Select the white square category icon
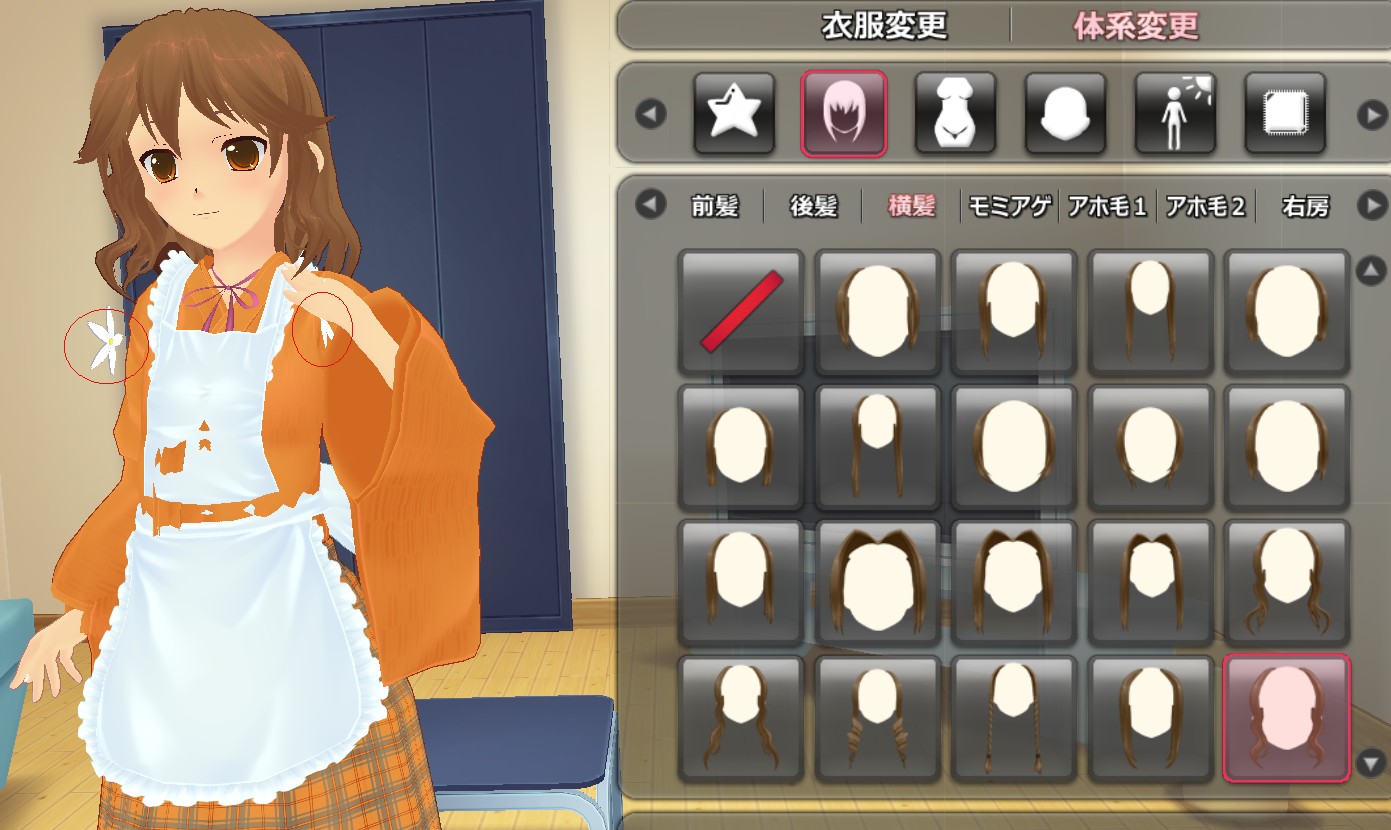The height and width of the screenshot is (830, 1391). click(1285, 114)
